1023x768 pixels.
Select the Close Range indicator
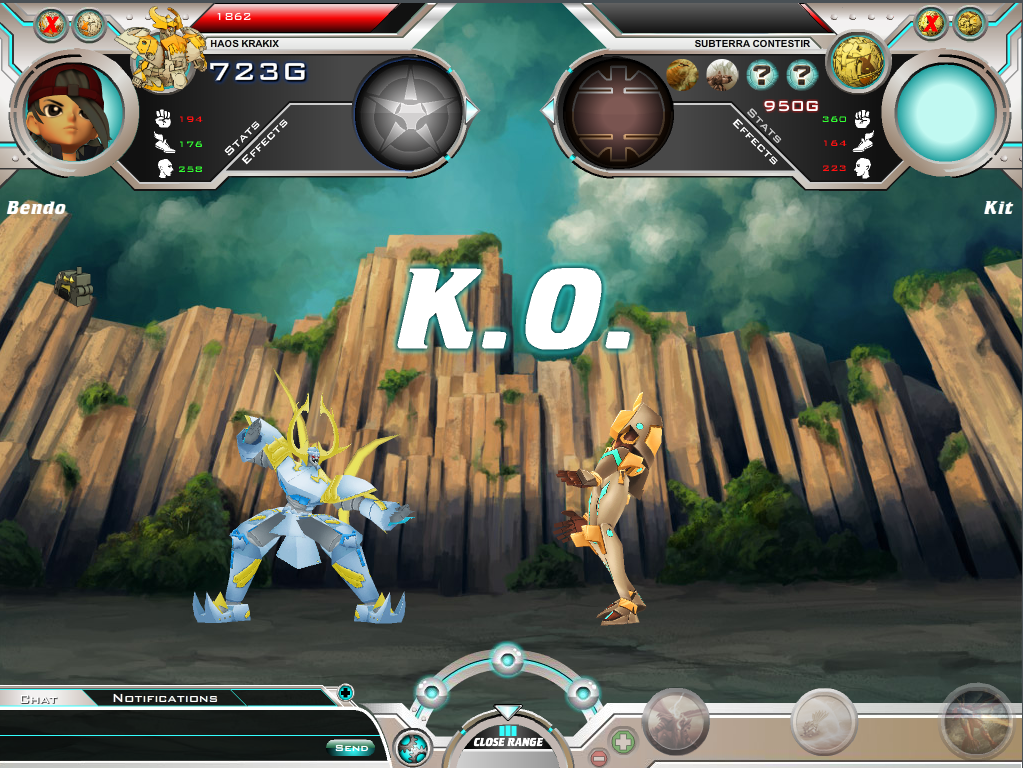[x=508, y=741]
